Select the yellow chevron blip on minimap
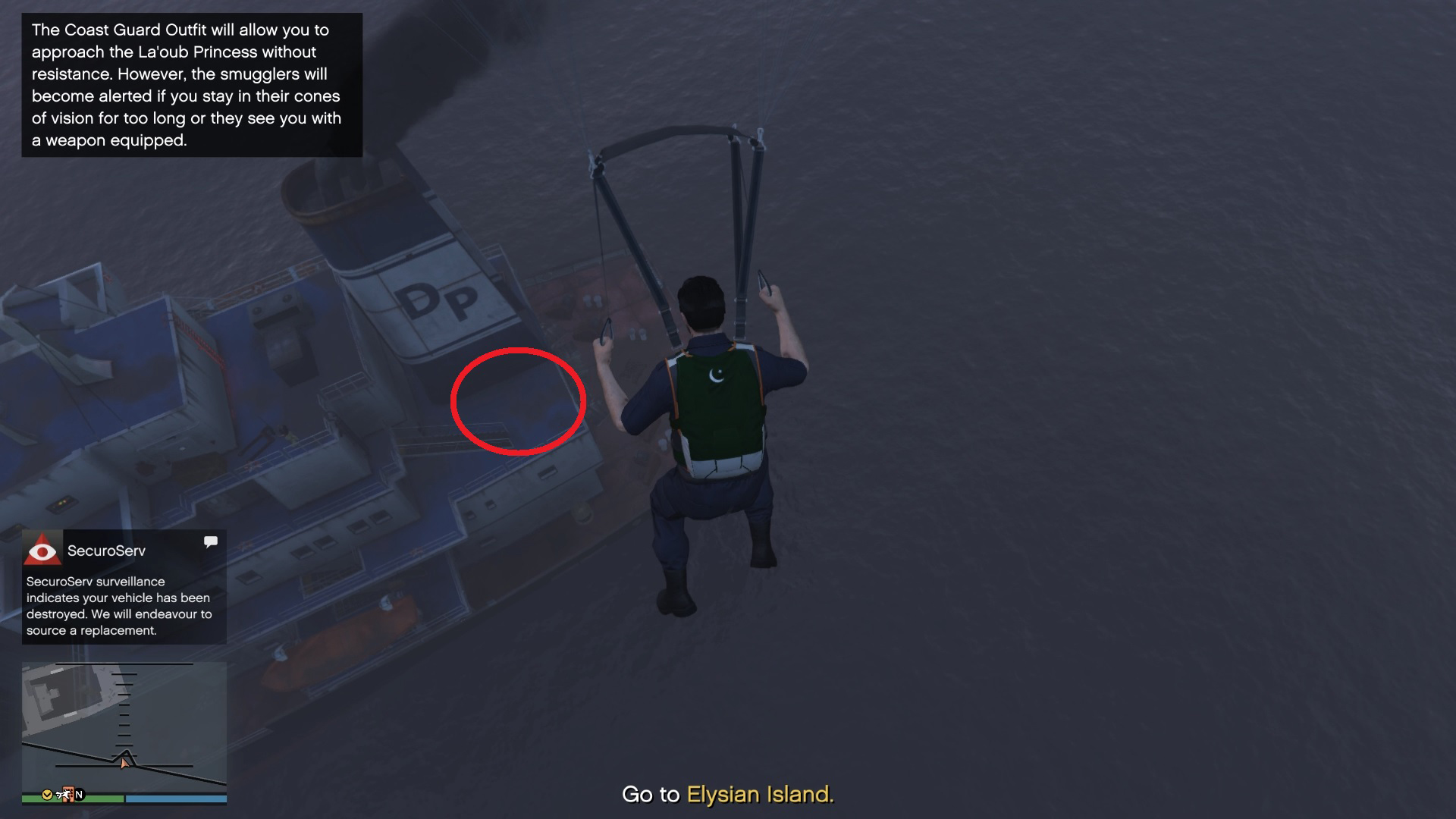Image resolution: width=1456 pixels, height=819 pixels. pyautogui.click(x=47, y=794)
